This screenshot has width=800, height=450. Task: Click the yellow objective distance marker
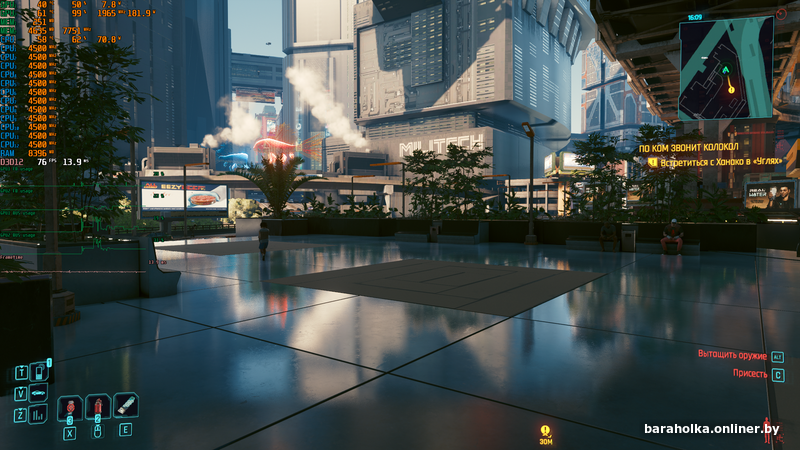pyautogui.click(x=545, y=431)
